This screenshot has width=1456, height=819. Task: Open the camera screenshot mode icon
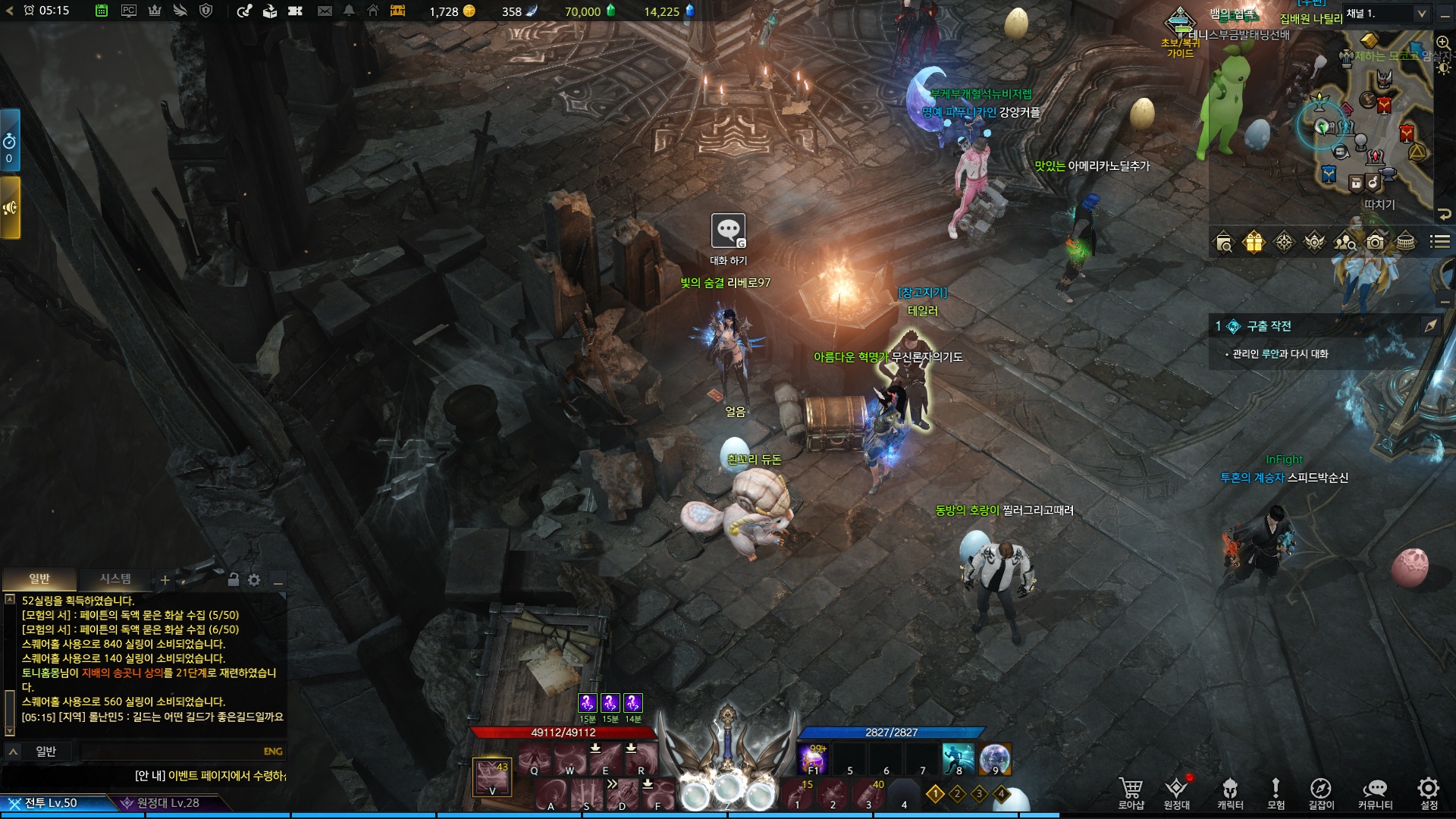[x=1375, y=243]
